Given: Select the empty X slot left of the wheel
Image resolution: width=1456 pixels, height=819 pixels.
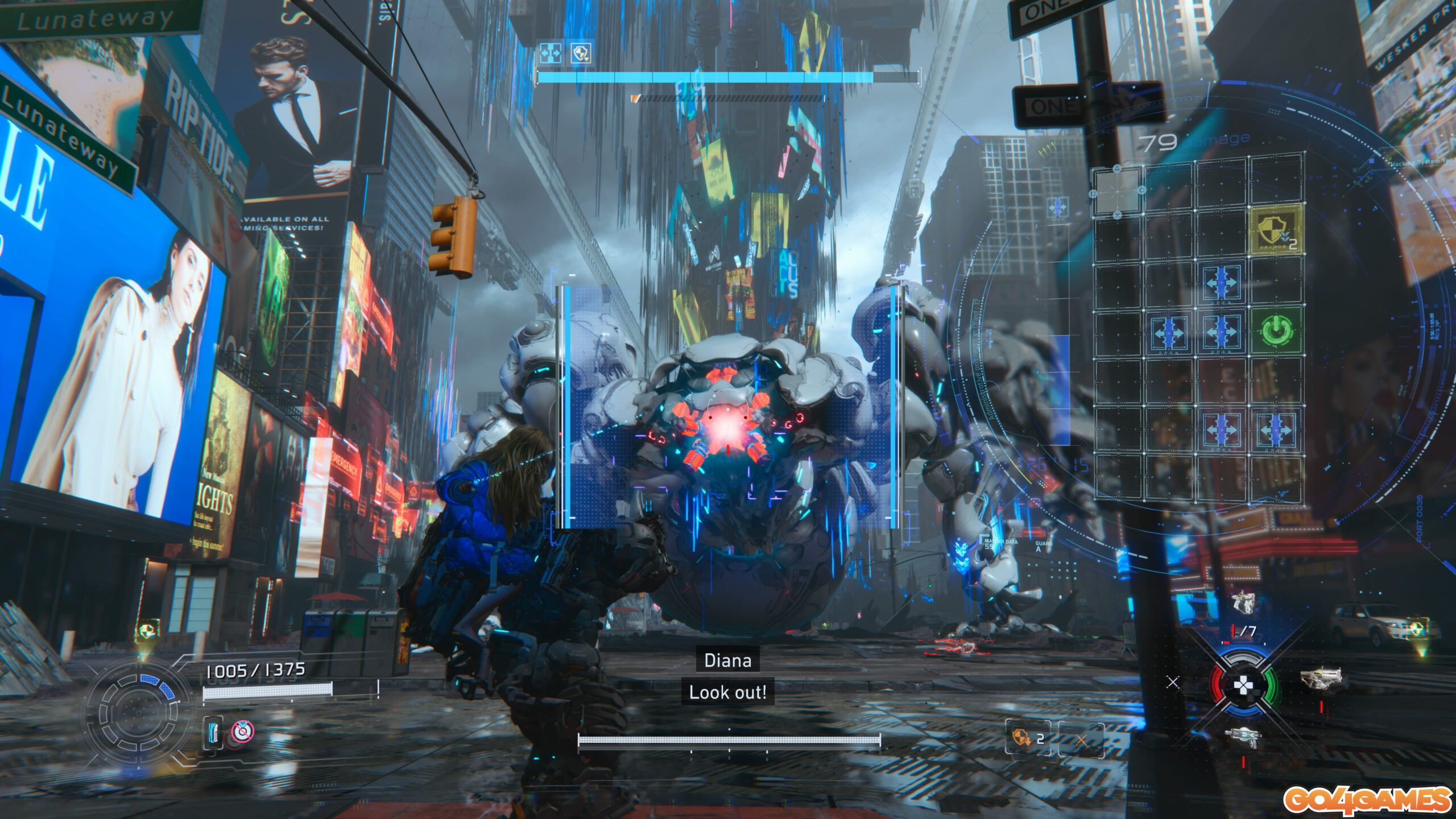Looking at the screenshot, I should coord(1173,682).
